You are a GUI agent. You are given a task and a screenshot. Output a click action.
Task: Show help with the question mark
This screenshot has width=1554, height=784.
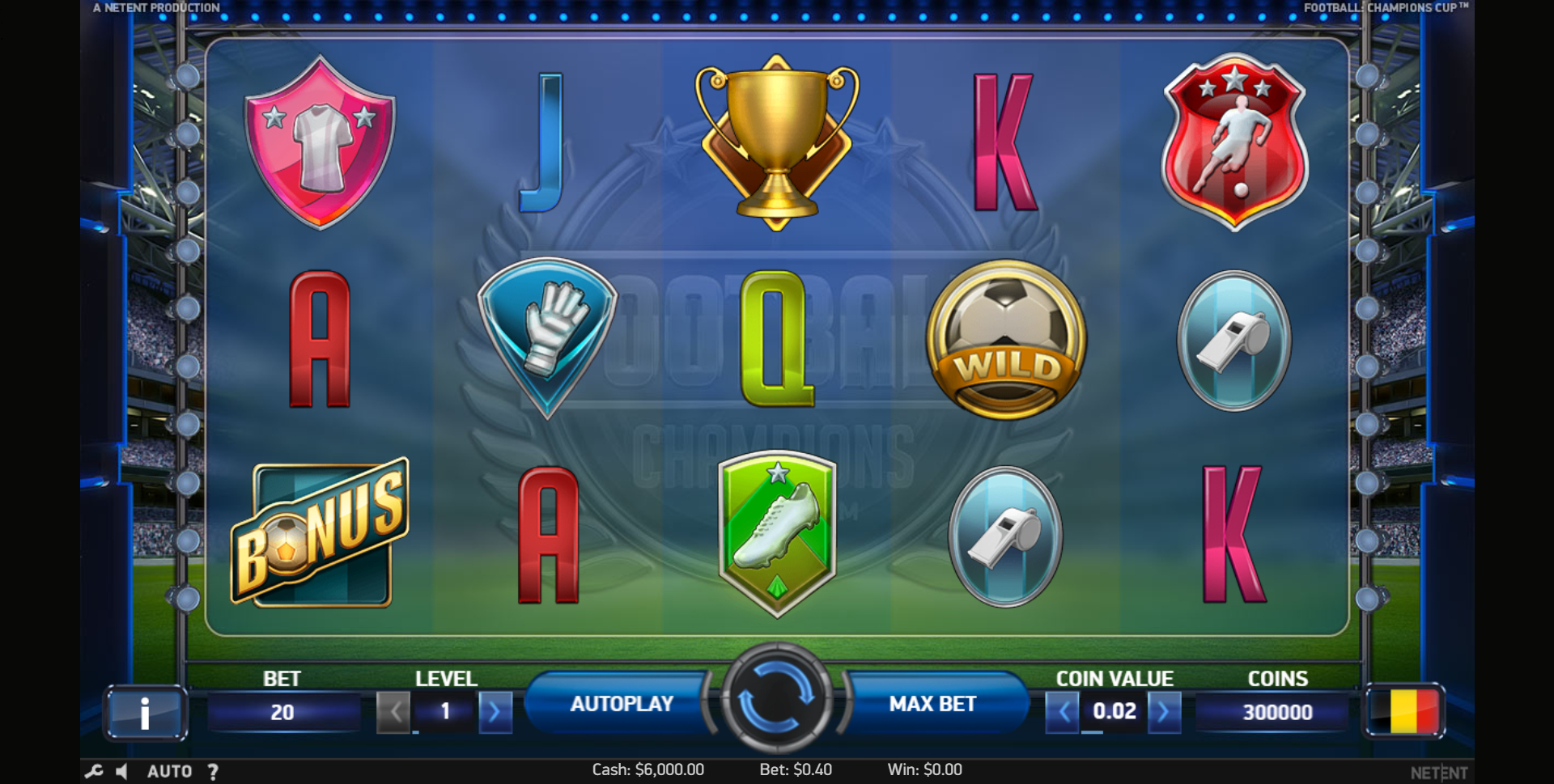click(213, 771)
